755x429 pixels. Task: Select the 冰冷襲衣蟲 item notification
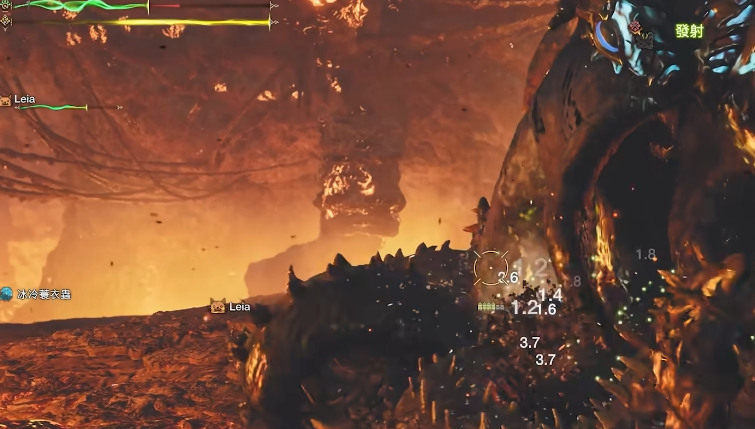point(38,294)
